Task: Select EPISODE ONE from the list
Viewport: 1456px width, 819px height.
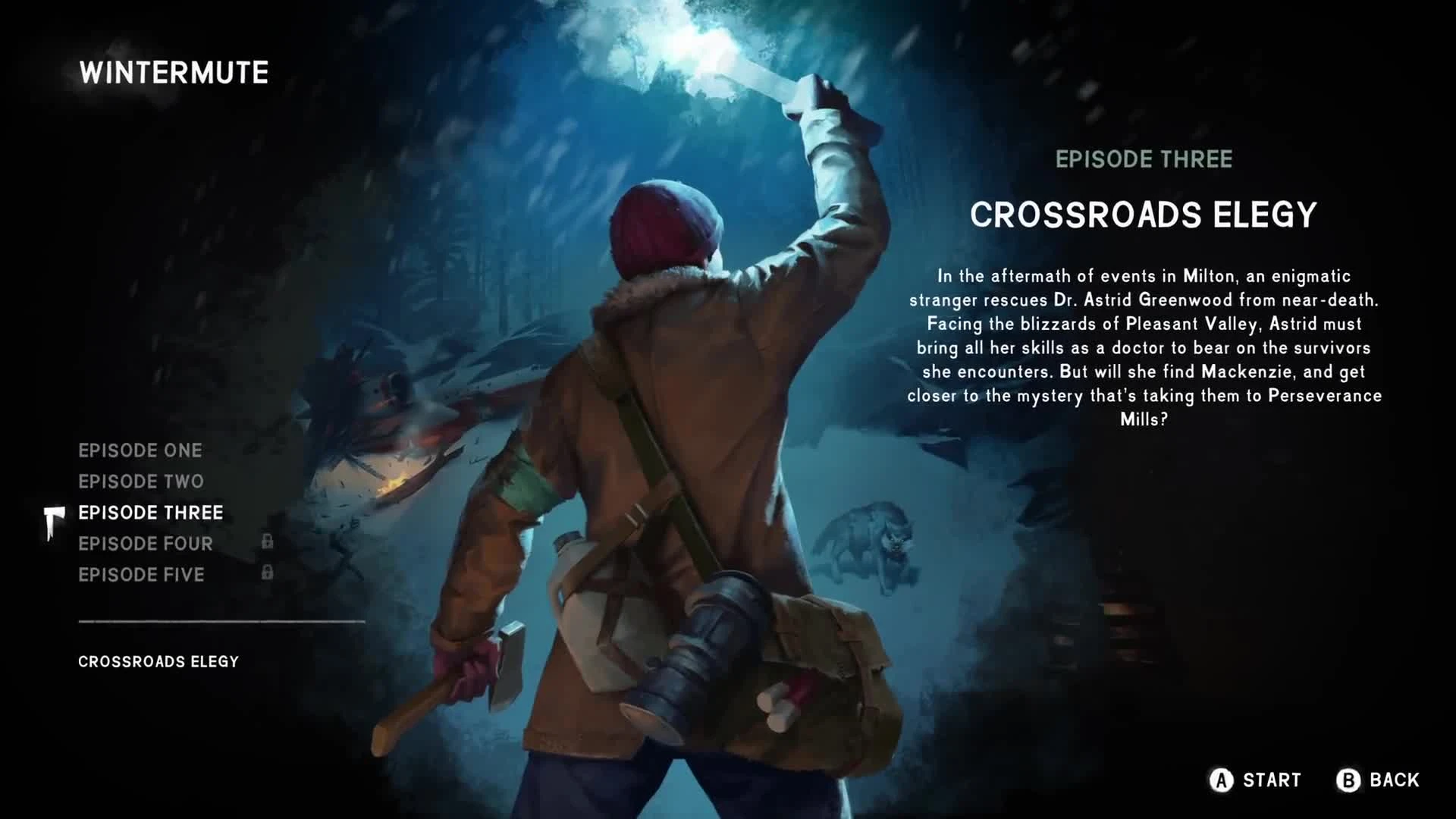Action: [x=140, y=450]
